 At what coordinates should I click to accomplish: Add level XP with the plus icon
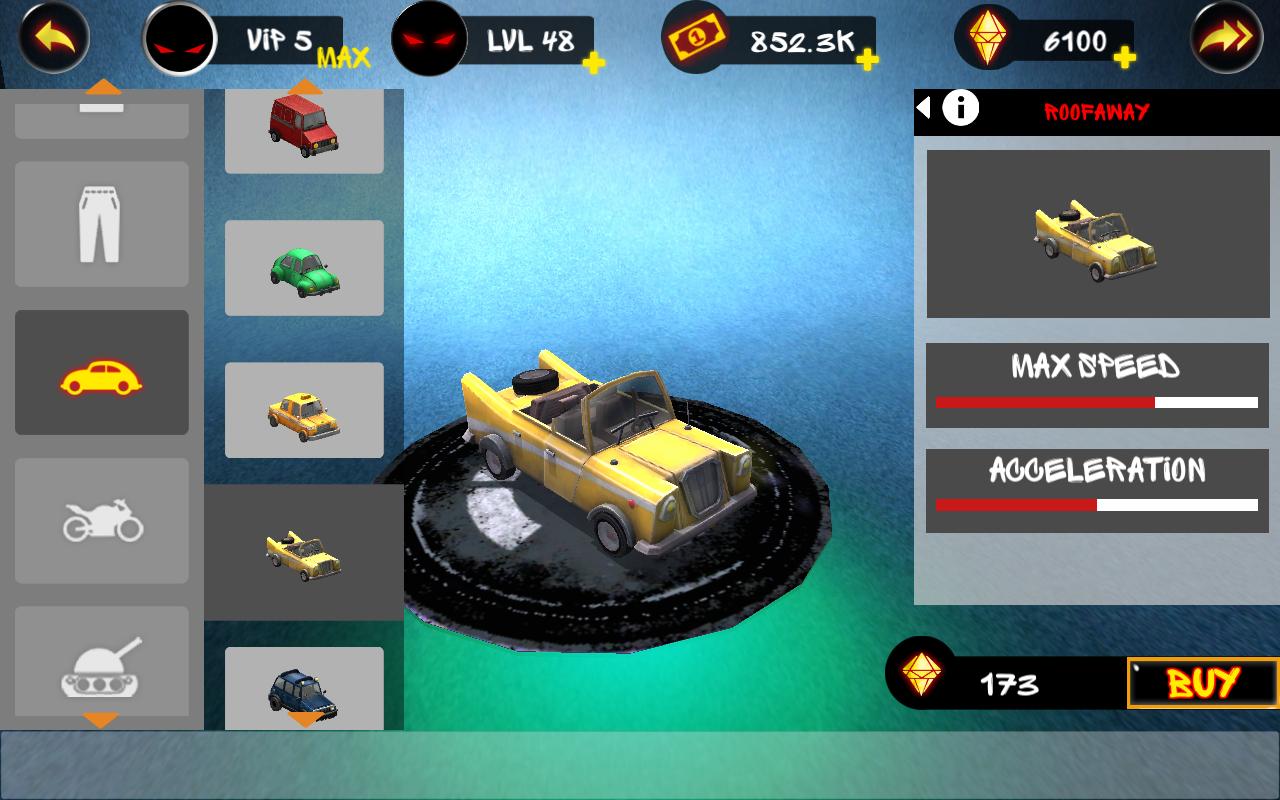click(593, 63)
